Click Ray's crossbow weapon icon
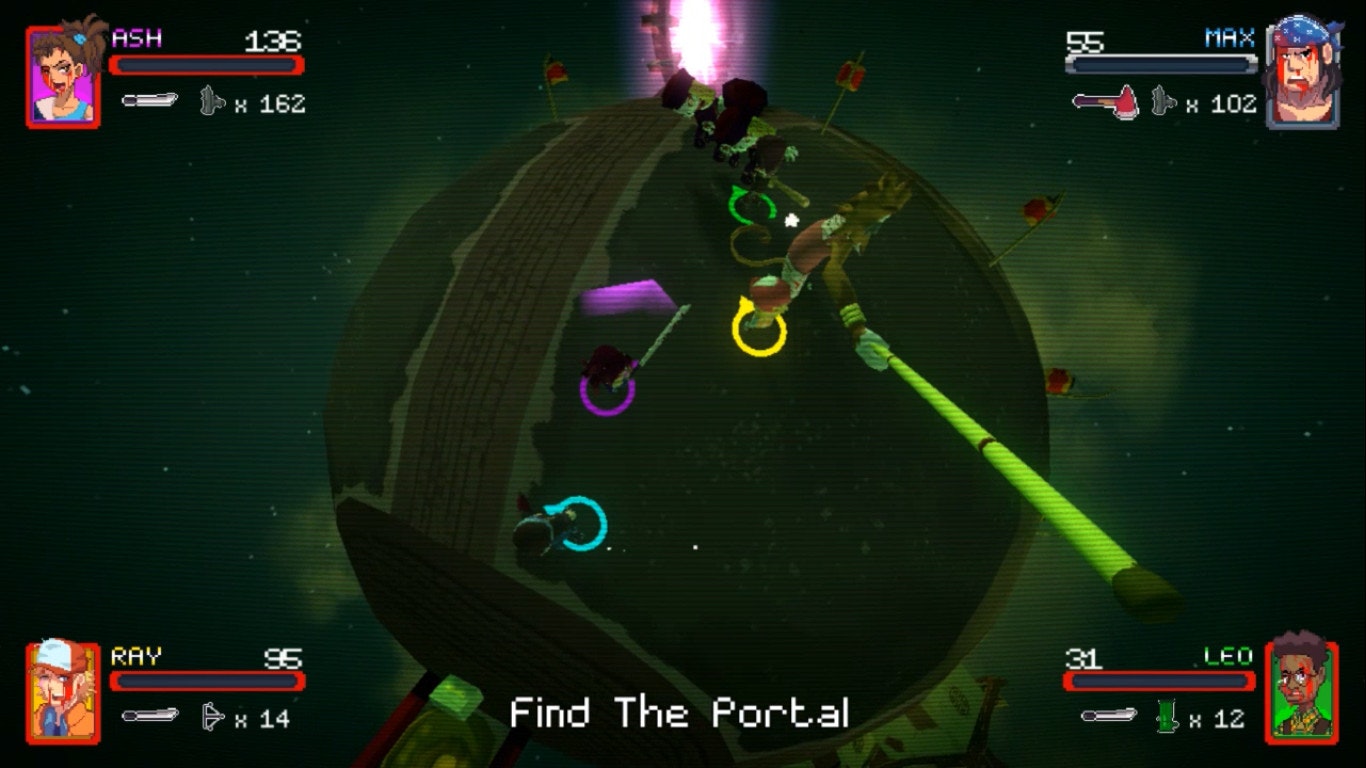Viewport: 1366px width, 768px height. pos(212,716)
